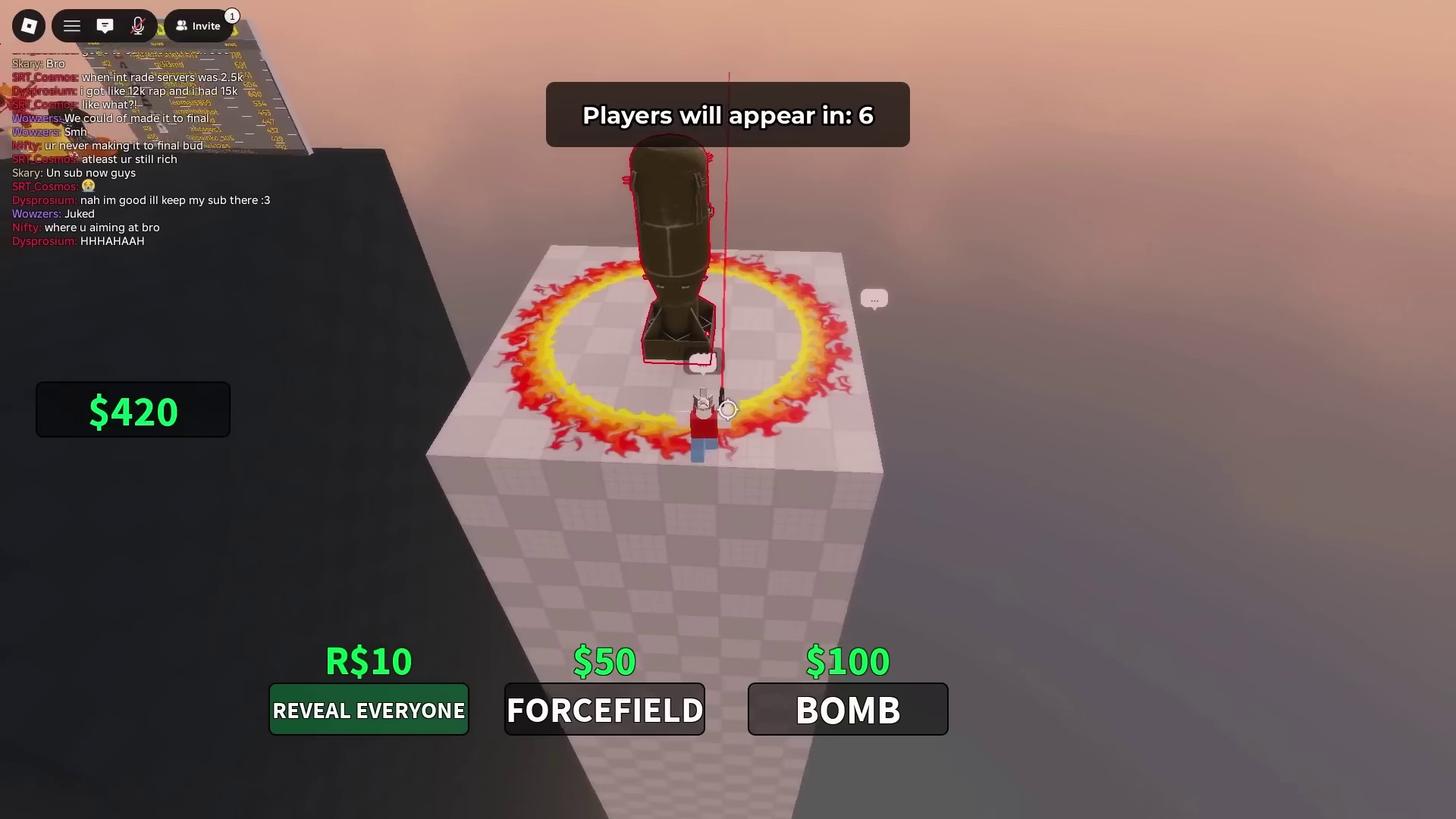The image size is (1456, 819).
Task: Open the in-game chat bubble icon
Action: 105,25
